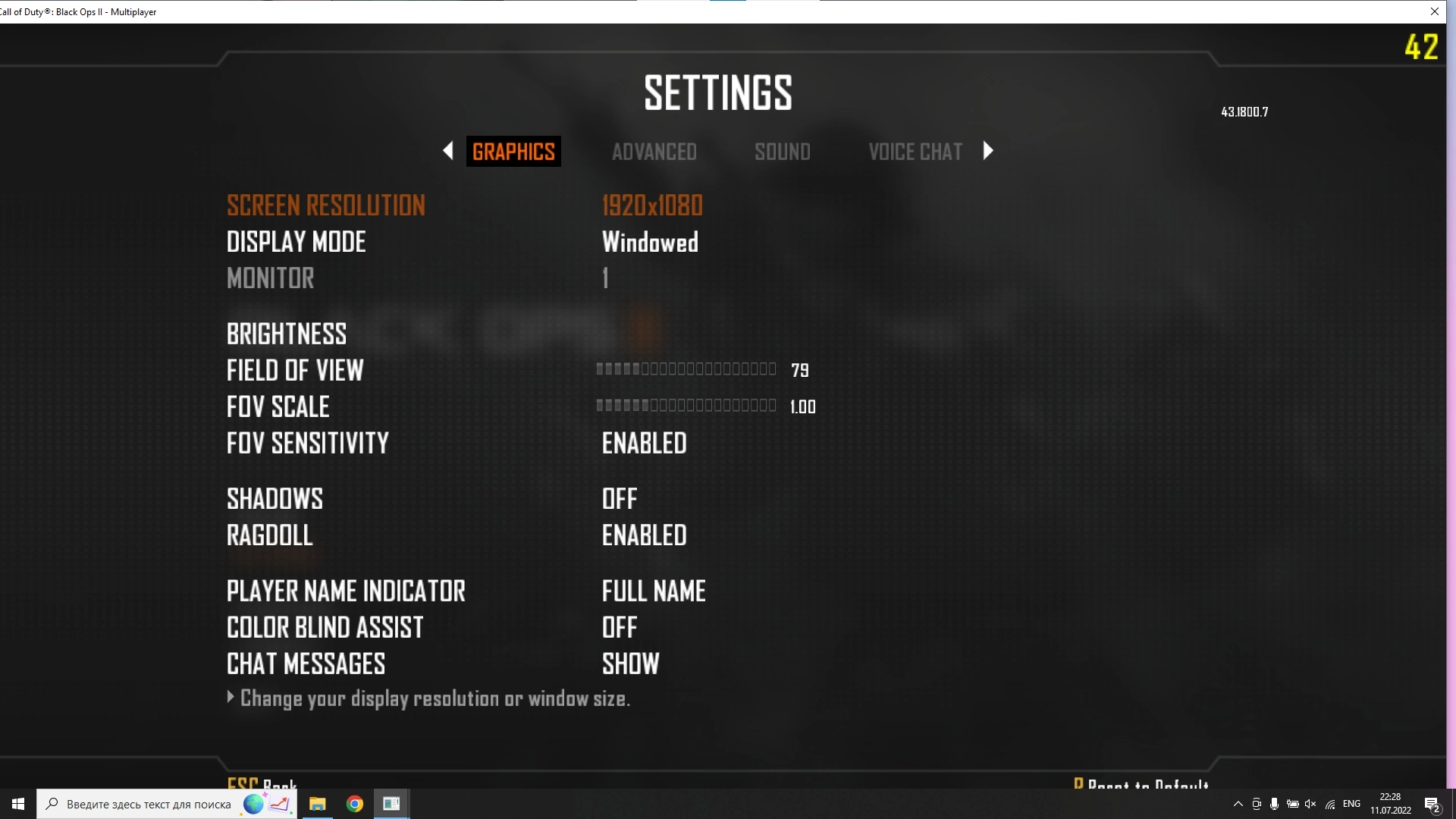Toggle the Display Mode option
Viewport: 1456px width, 819px height.
pyautogui.click(x=649, y=242)
